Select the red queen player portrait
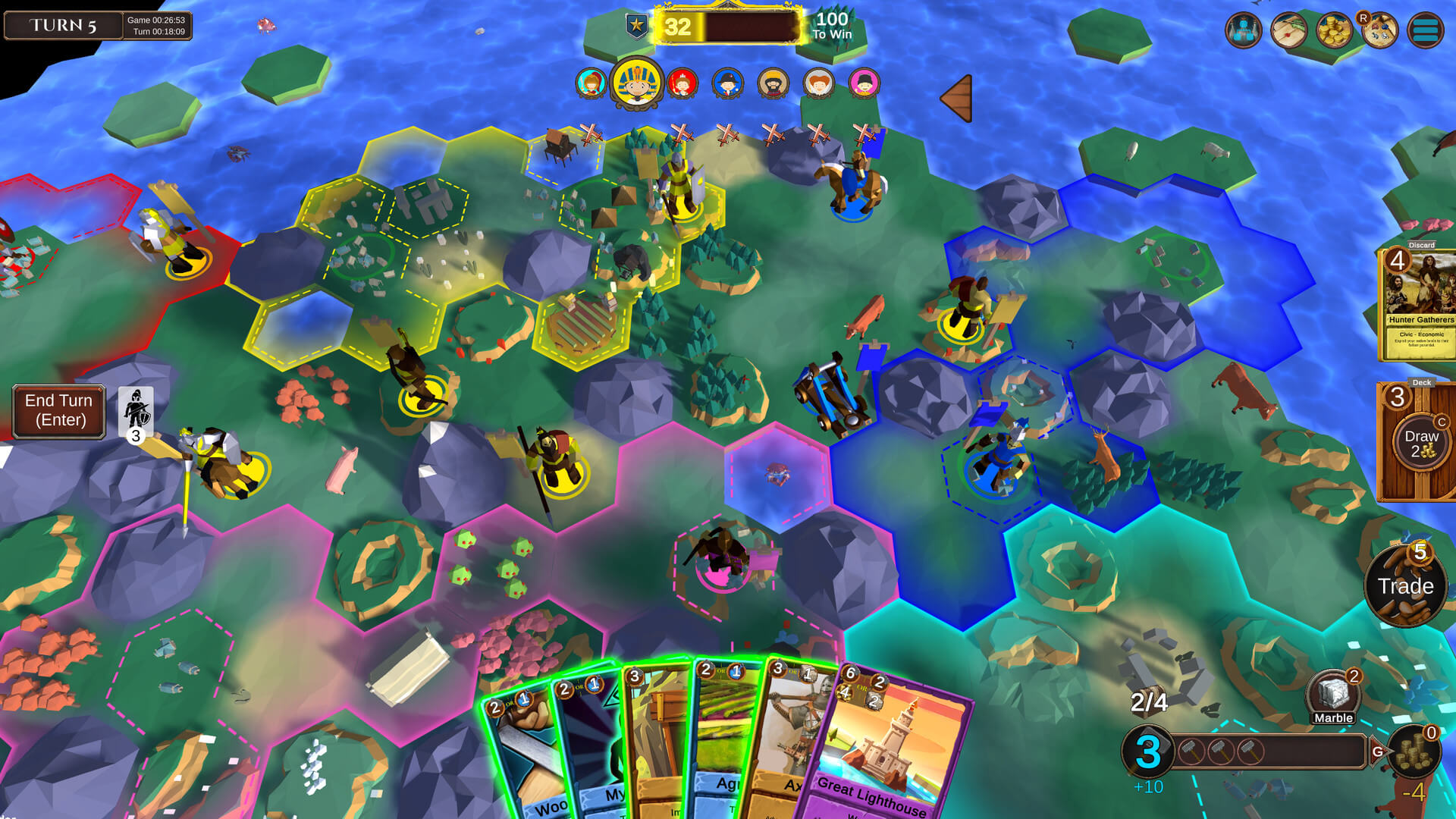The width and height of the screenshot is (1456, 819). (682, 84)
